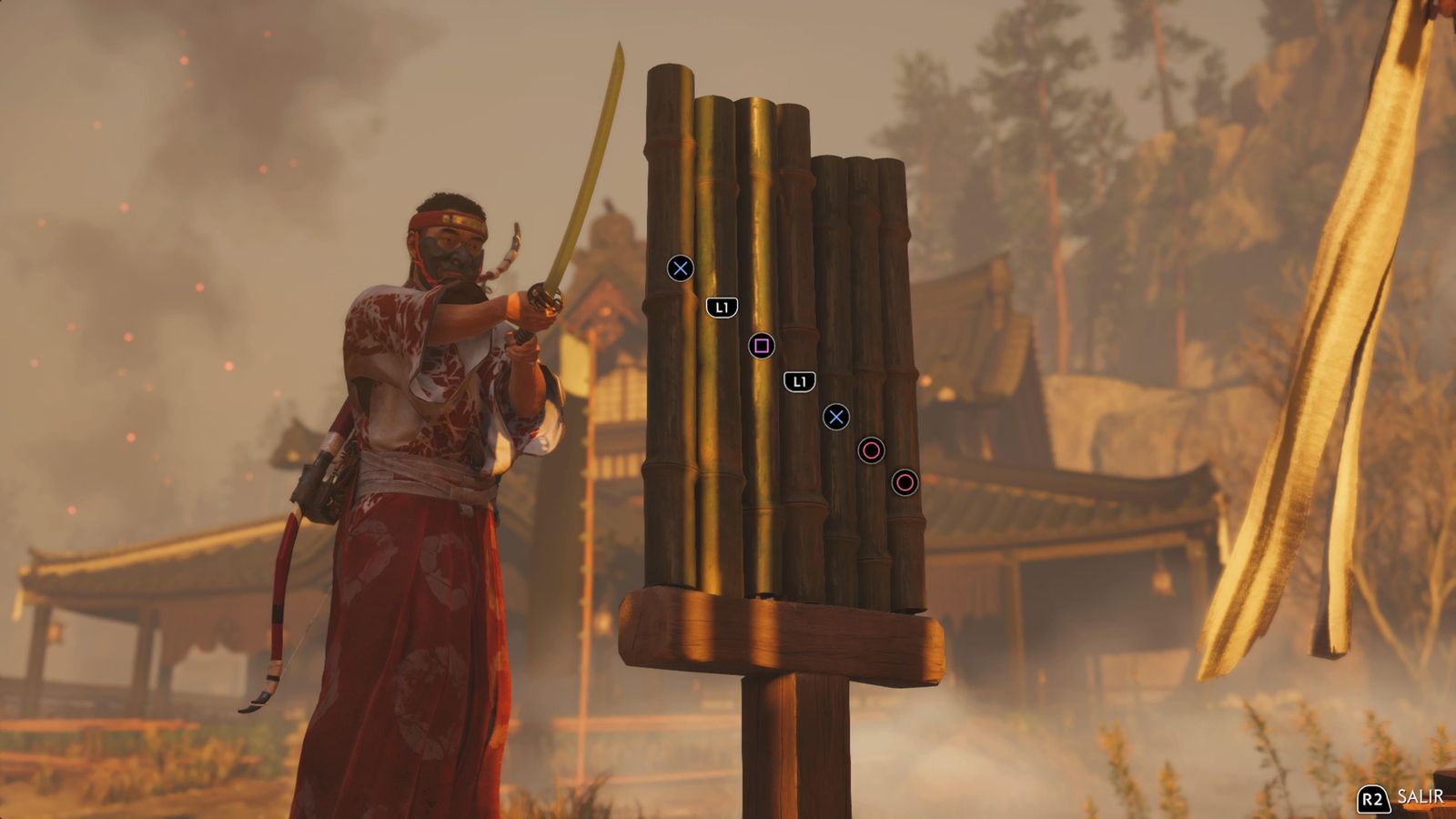The width and height of the screenshot is (1456, 819).
Task: Click the pink Square button prompt
Action: pyautogui.click(x=762, y=346)
